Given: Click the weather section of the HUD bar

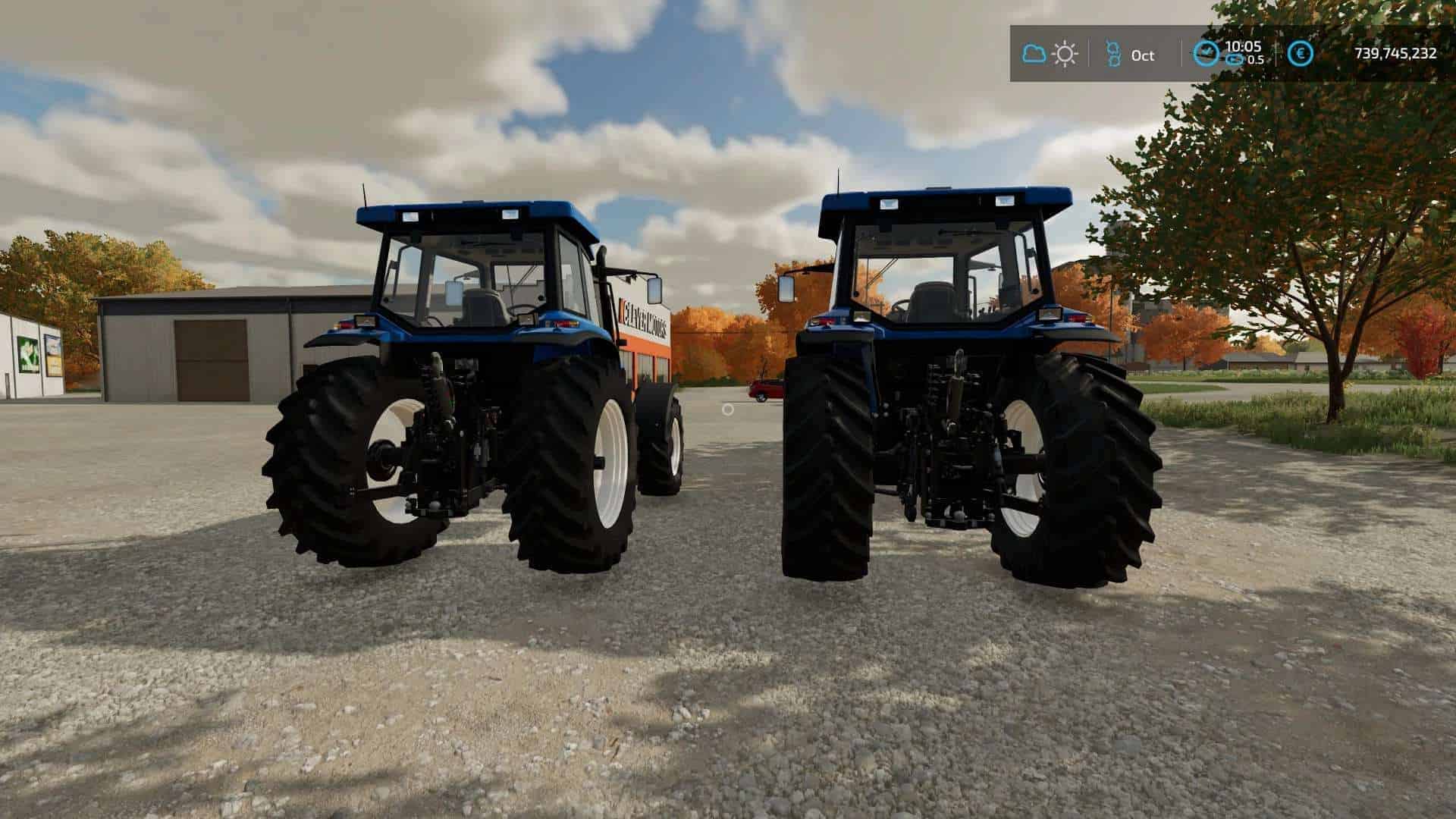Looking at the screenshot, I should (x=1050, y=53).
